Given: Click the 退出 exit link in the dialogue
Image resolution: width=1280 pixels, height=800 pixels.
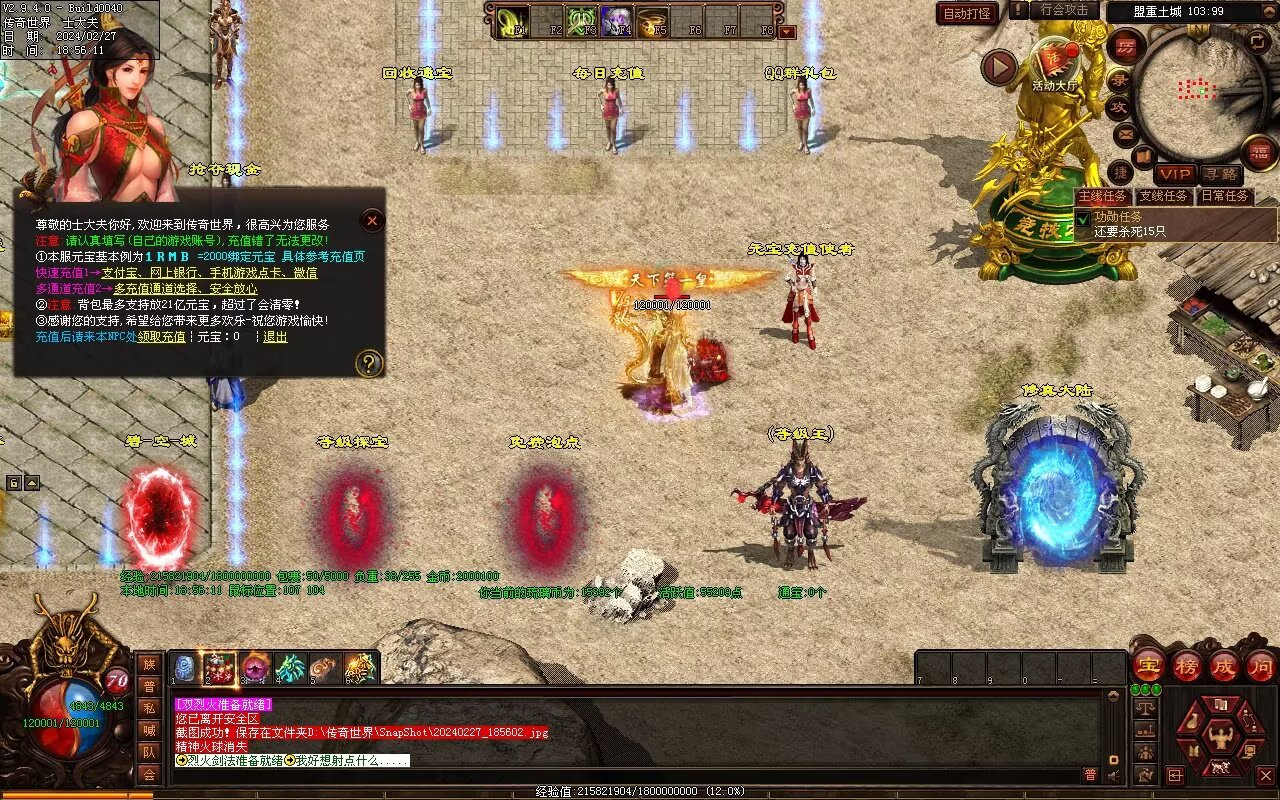Looking at the screenshot, I should 275,337.
